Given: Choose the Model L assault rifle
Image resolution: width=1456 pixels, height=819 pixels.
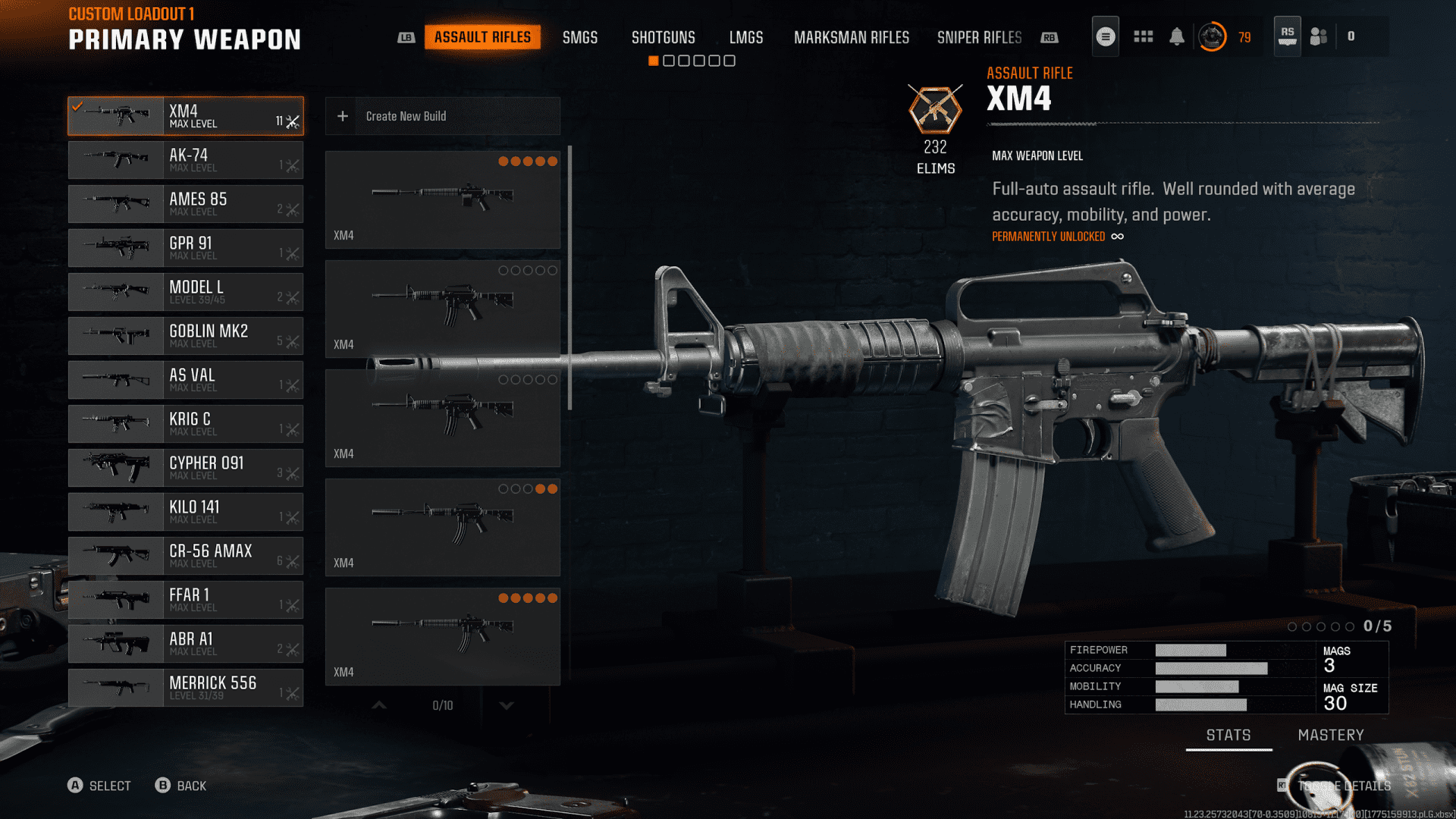Looking at the screenshot, I should [186, 292].
